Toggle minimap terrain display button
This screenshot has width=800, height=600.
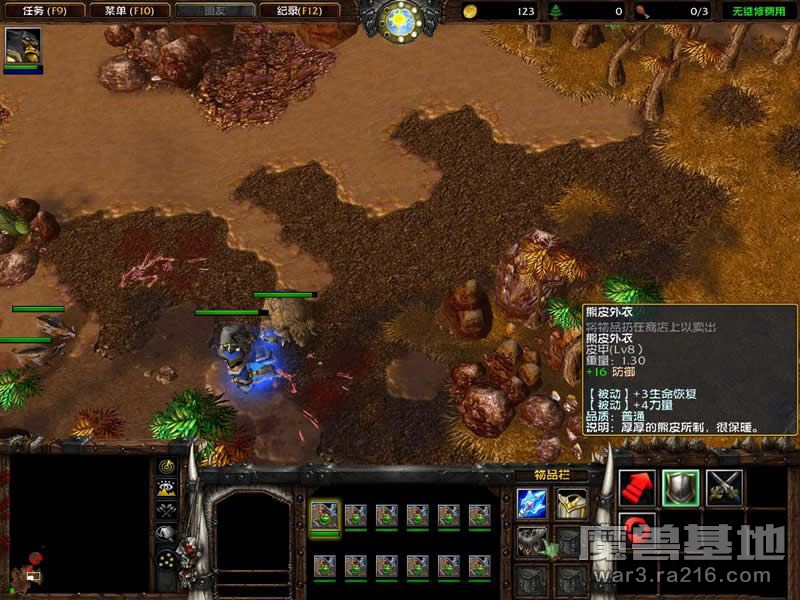[166, 489]
